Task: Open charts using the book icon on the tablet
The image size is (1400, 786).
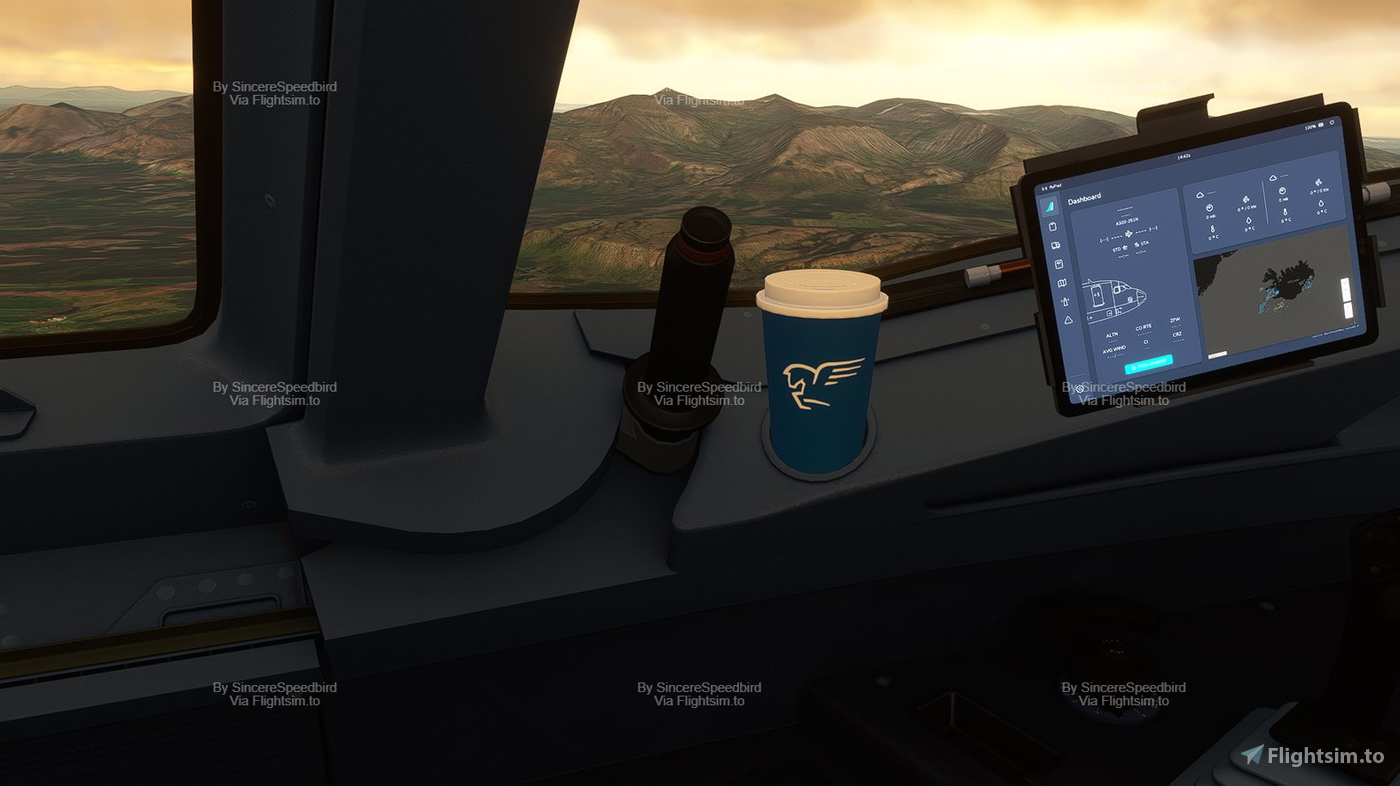Action: (1055, 245)
